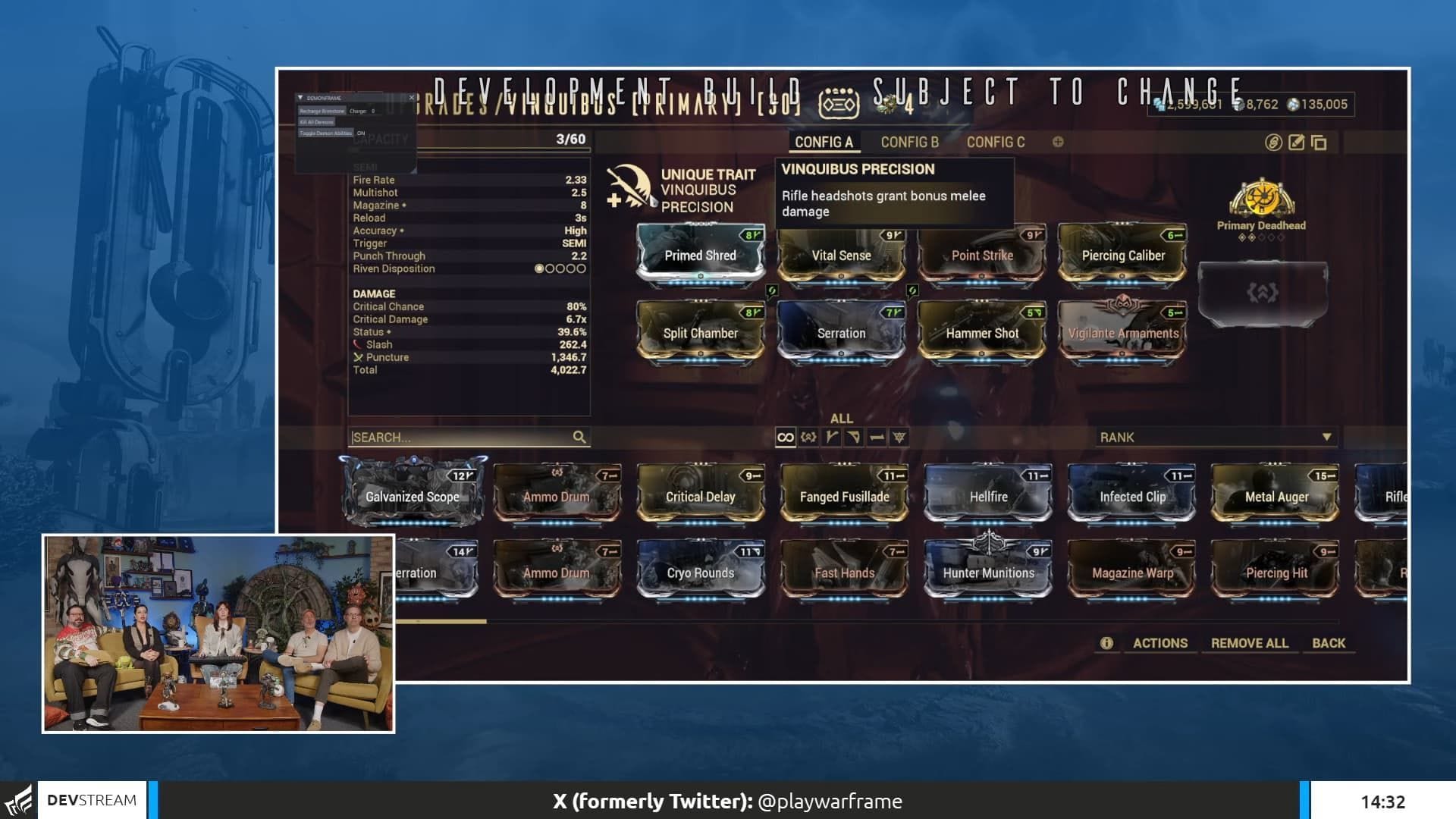
Task: Click the edit pencil icon top right
Action: click(x=1296, y=143)
